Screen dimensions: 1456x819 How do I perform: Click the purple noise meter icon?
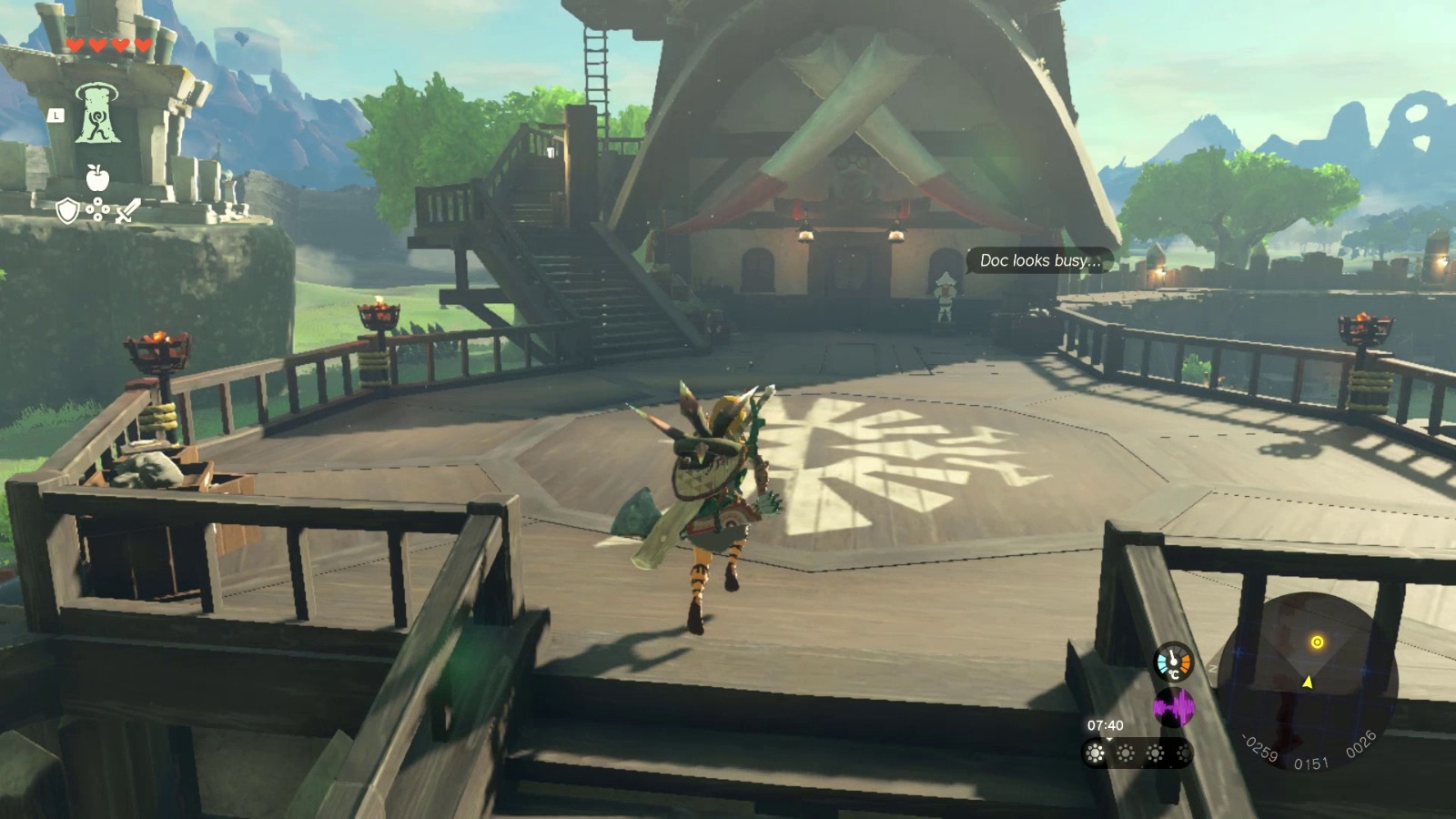coord(1174,706)
